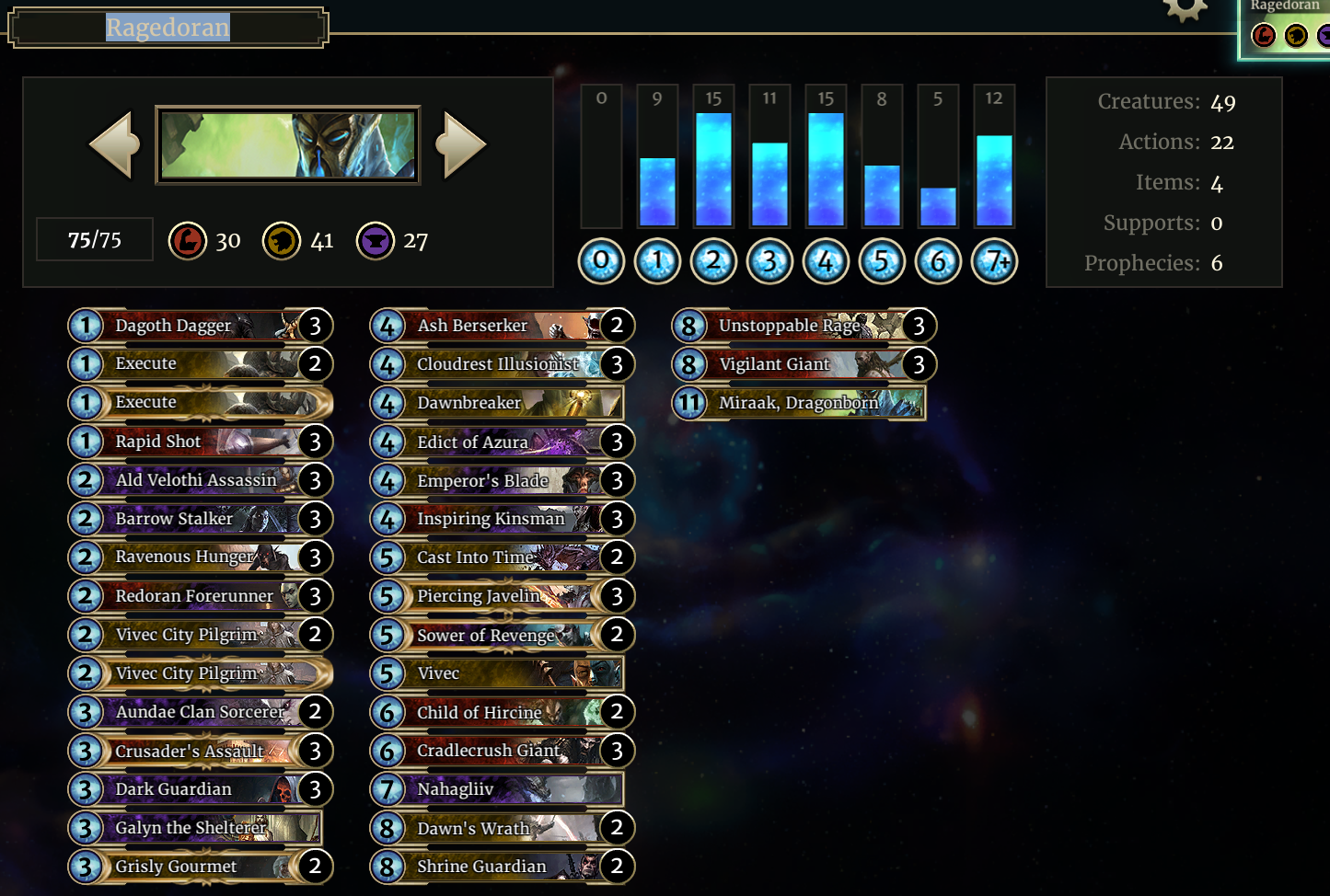This screenshot has width=1330, height=896.
Task: Select the previous deck artwork arrow
Action: tap(114, 144)
